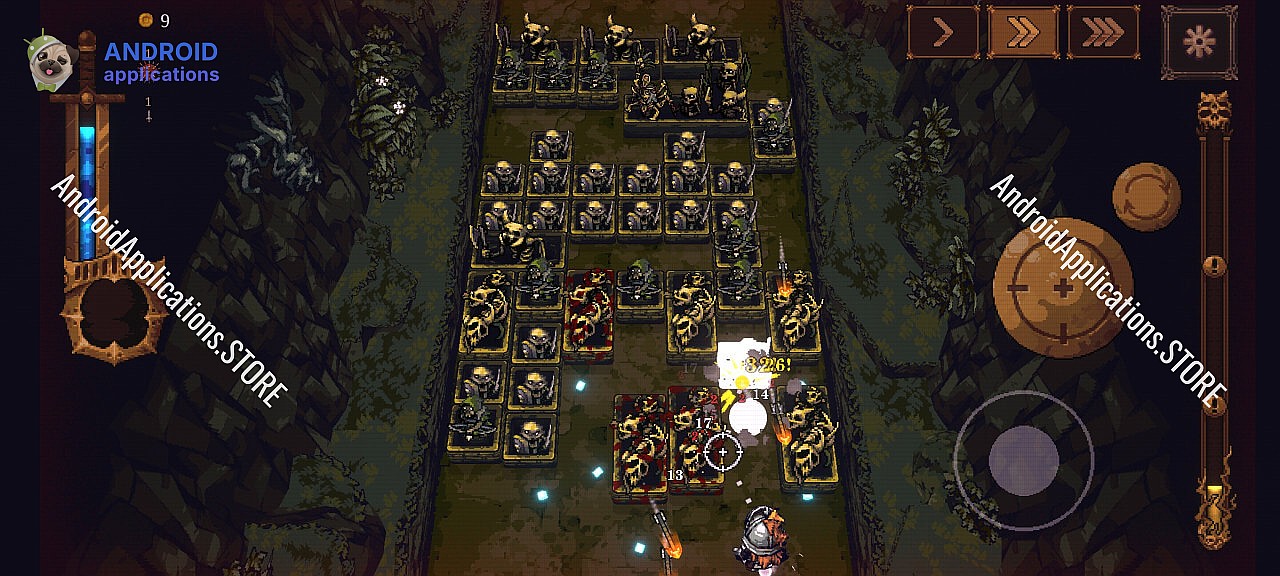Switch to triple arrow fast speed
This screenshot has width=1280, height=576.
(x=1103, y=33)
